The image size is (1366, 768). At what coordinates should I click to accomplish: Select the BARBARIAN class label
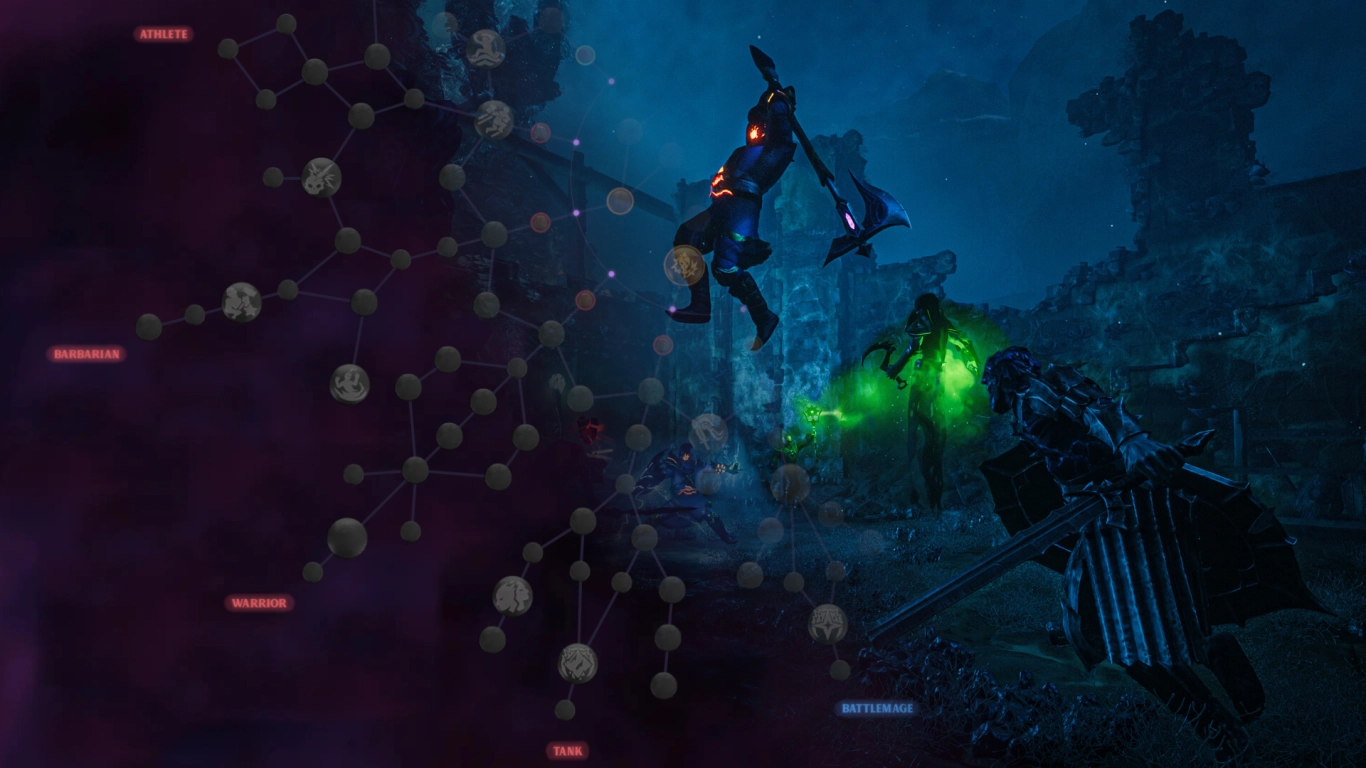point(86,354)
